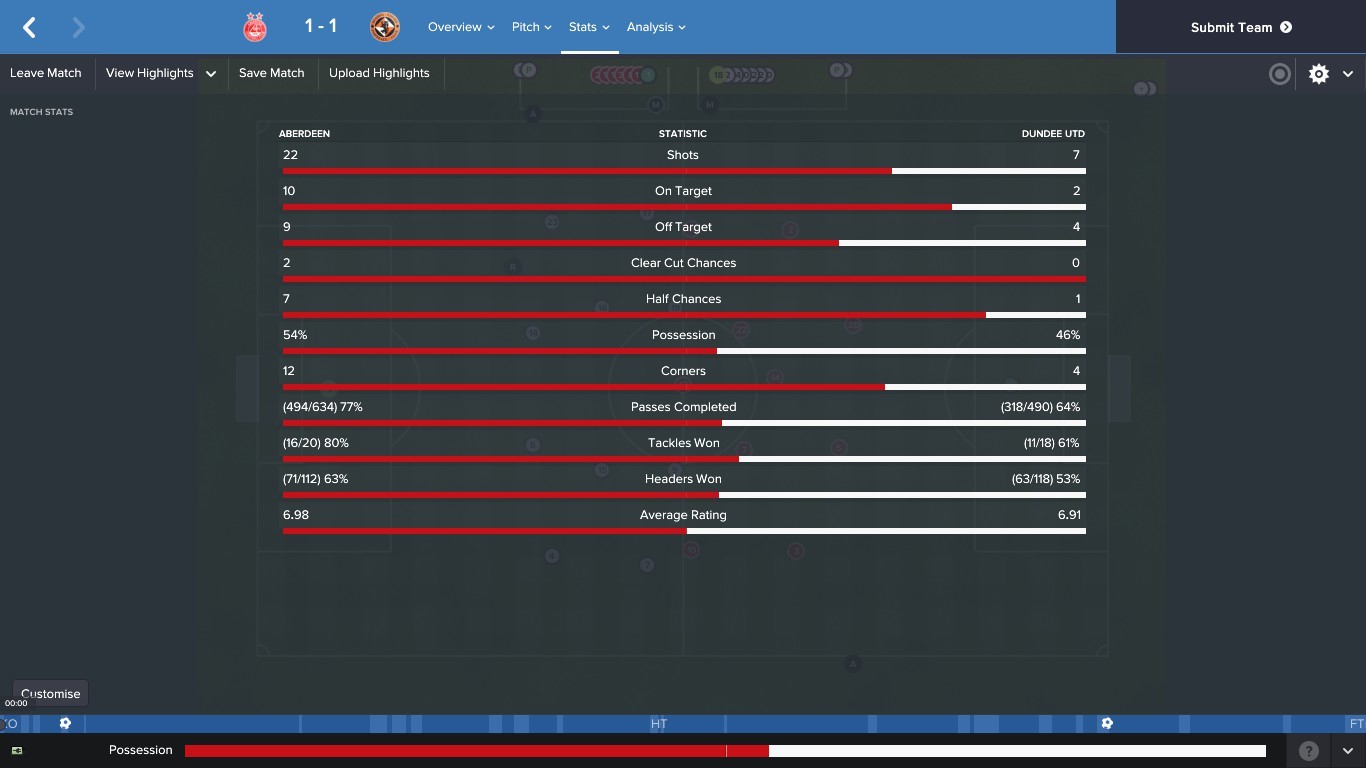Screen dimensions: 1366x768
Task: Click the circular record icon
Action: [x=1279, y=73]
